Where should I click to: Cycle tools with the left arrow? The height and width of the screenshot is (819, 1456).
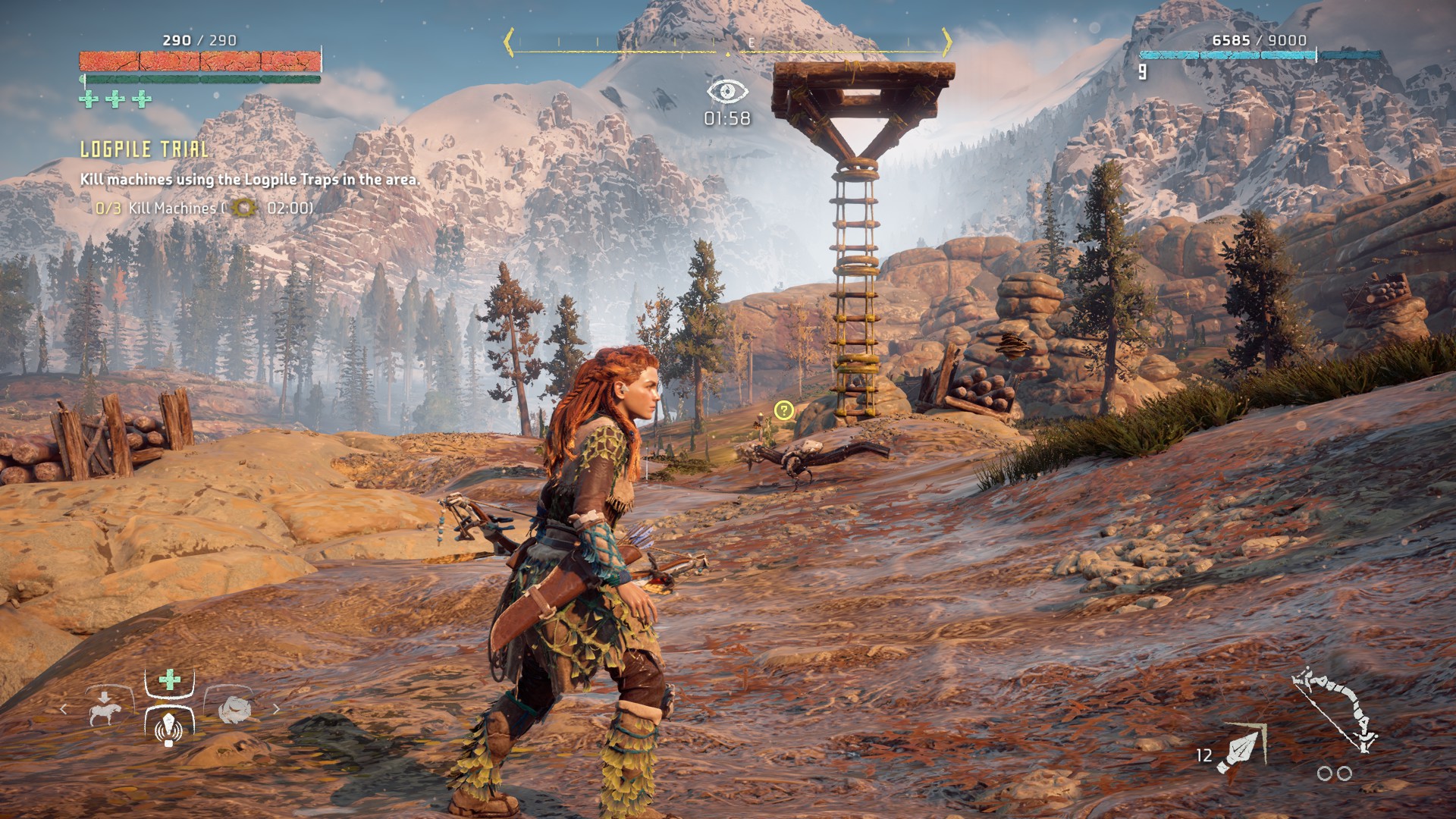point(64,709)
